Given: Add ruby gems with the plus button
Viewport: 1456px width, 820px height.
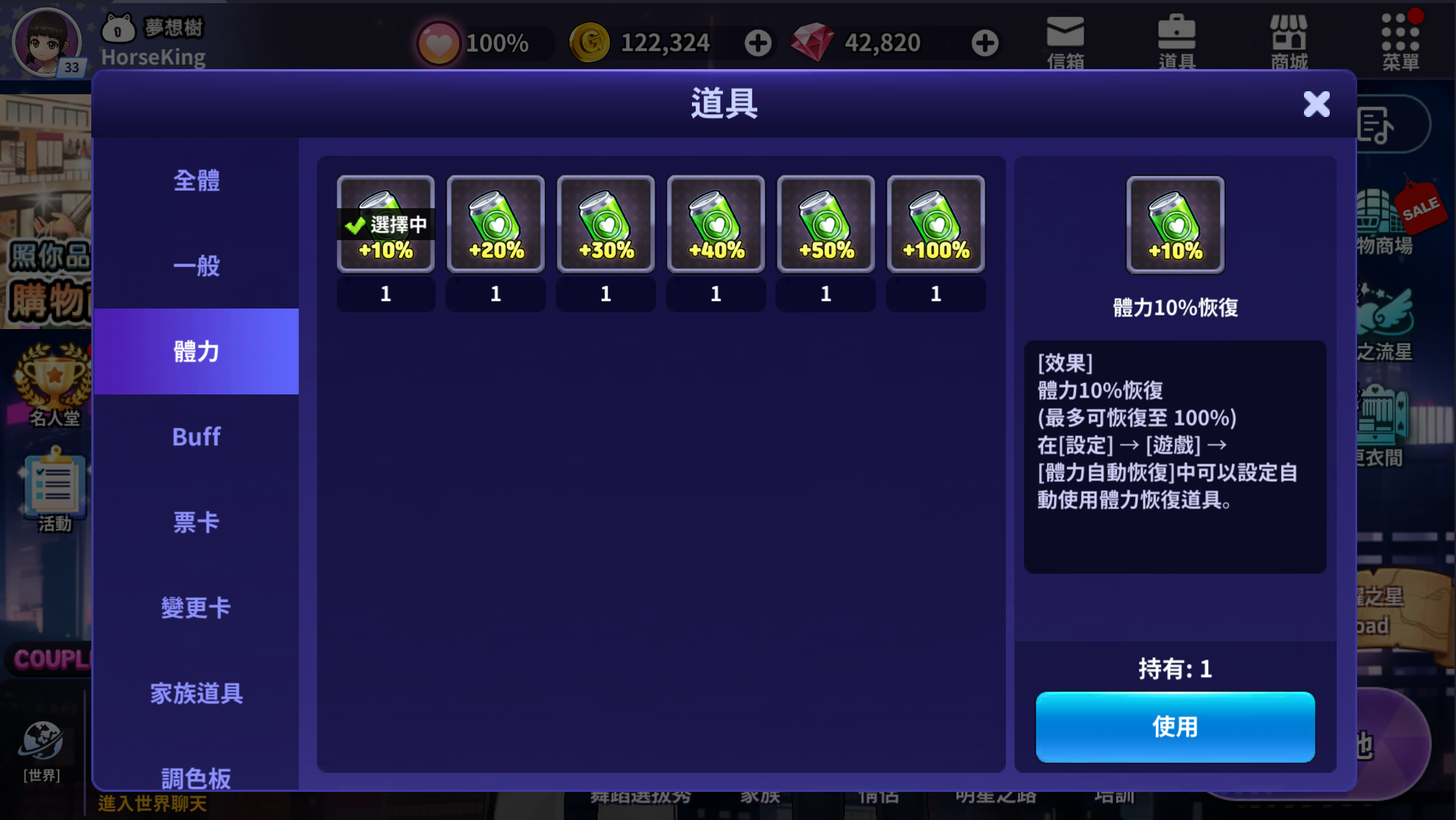Looking at the screenshot, I should tap(985, 43).
